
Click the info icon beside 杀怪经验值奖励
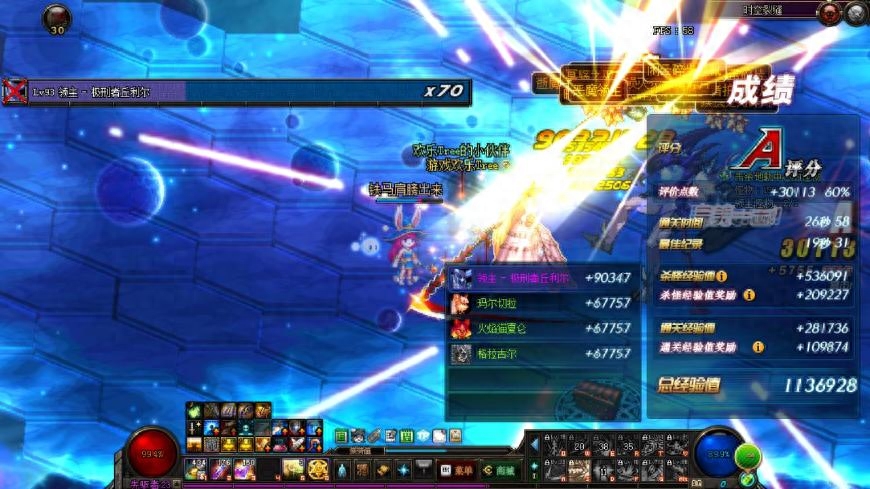point(749,295)
